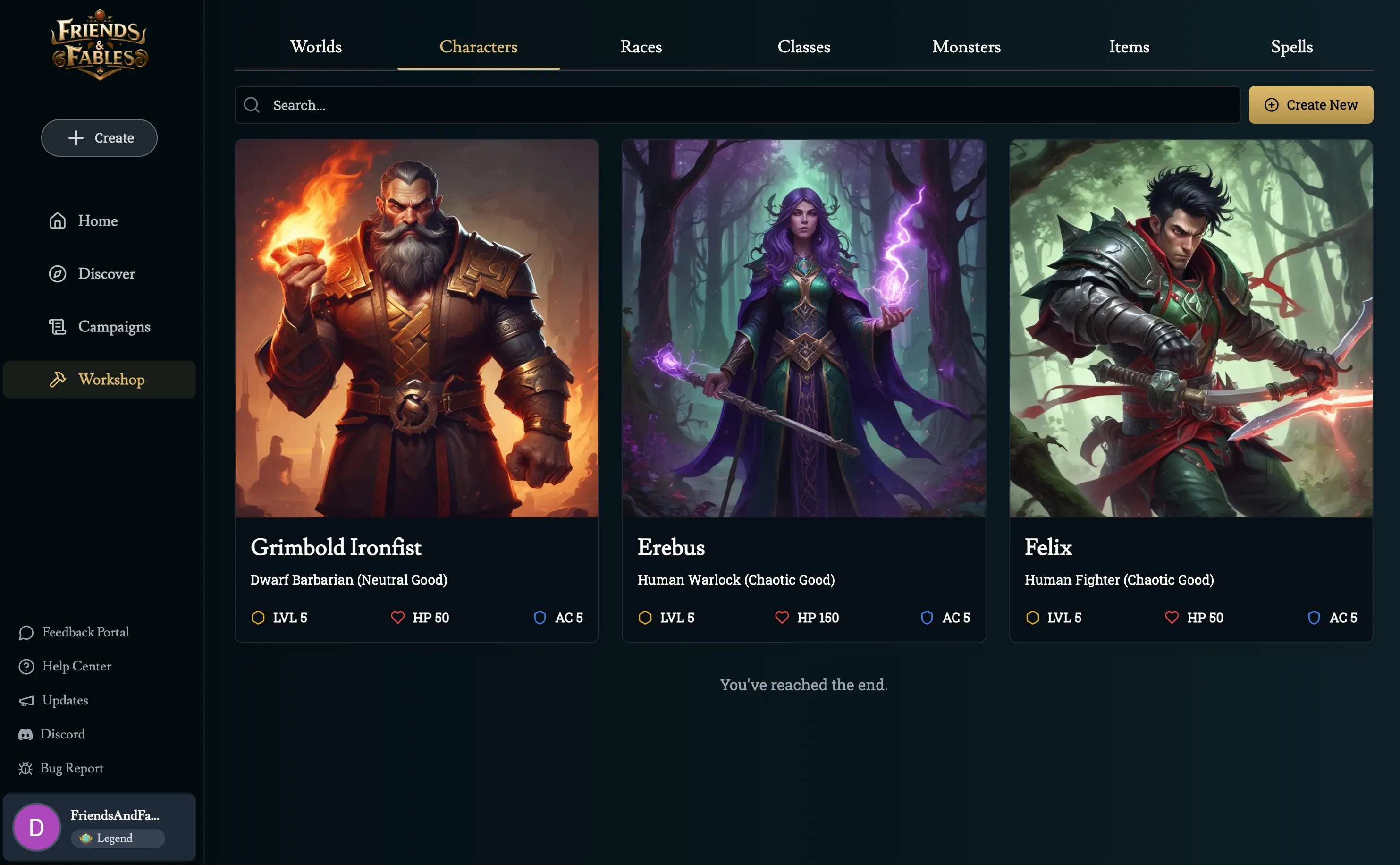Click the Bug Report icon

coord(26,768)
